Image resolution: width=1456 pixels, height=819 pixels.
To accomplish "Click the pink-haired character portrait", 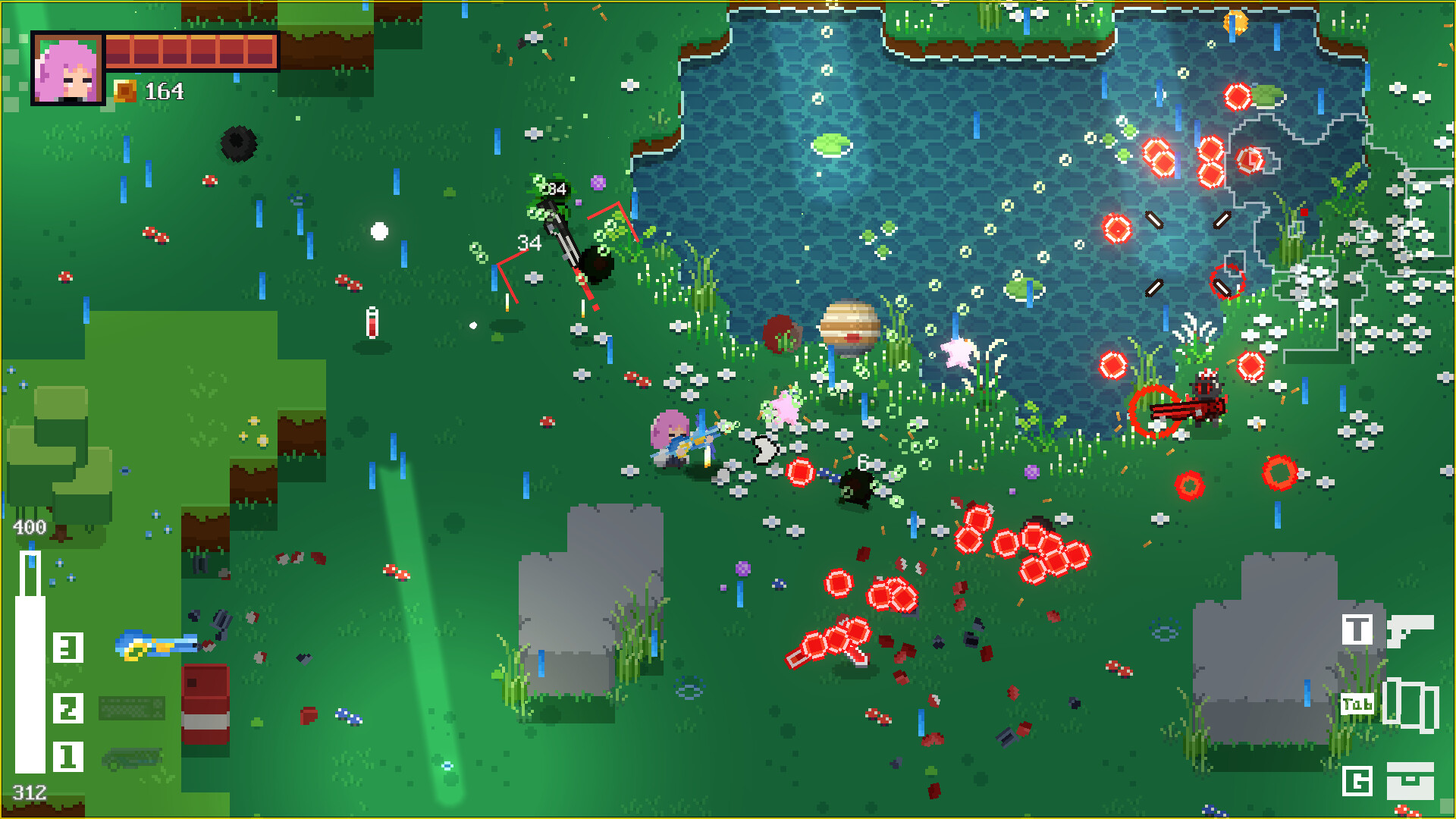I will coord(67,69).
